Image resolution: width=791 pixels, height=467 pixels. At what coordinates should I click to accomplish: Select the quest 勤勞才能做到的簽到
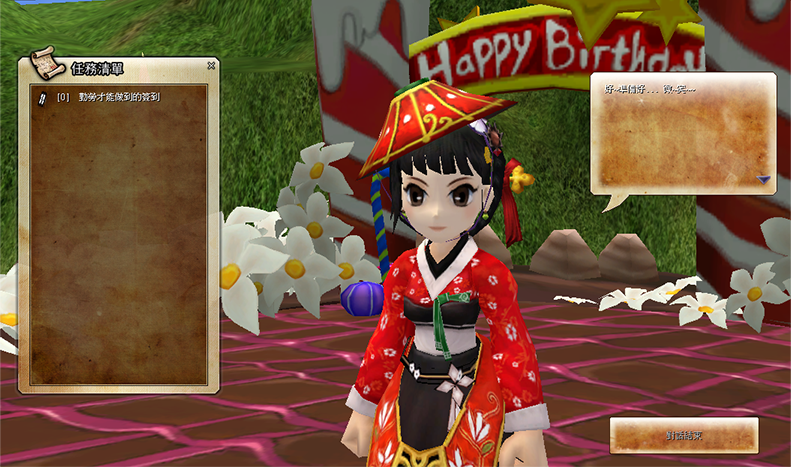(x=118, y=97)
